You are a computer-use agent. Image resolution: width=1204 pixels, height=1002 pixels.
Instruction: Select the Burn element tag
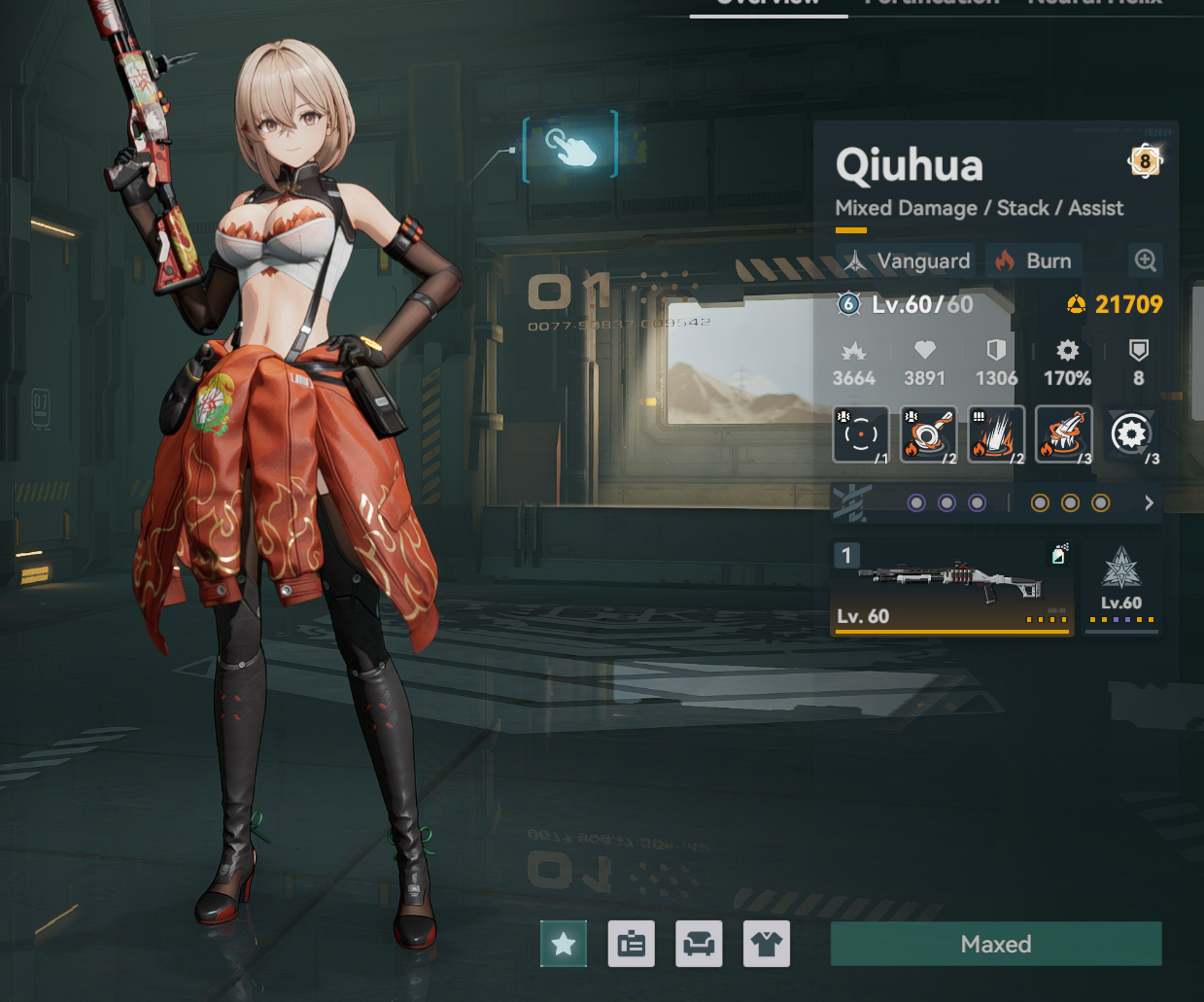point(1034,260)
